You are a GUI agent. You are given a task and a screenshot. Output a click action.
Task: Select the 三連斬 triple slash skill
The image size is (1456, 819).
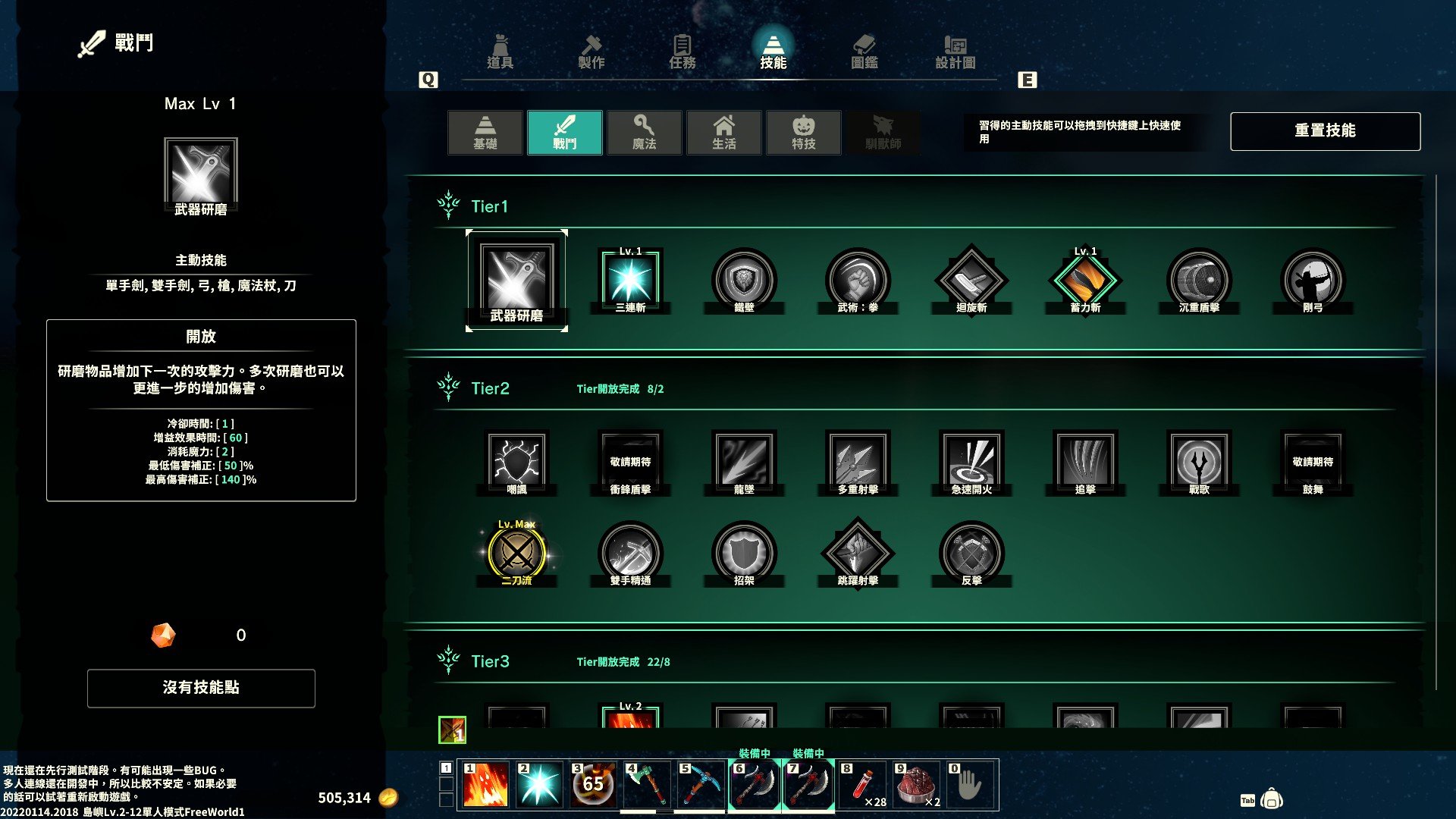point(630,280)
